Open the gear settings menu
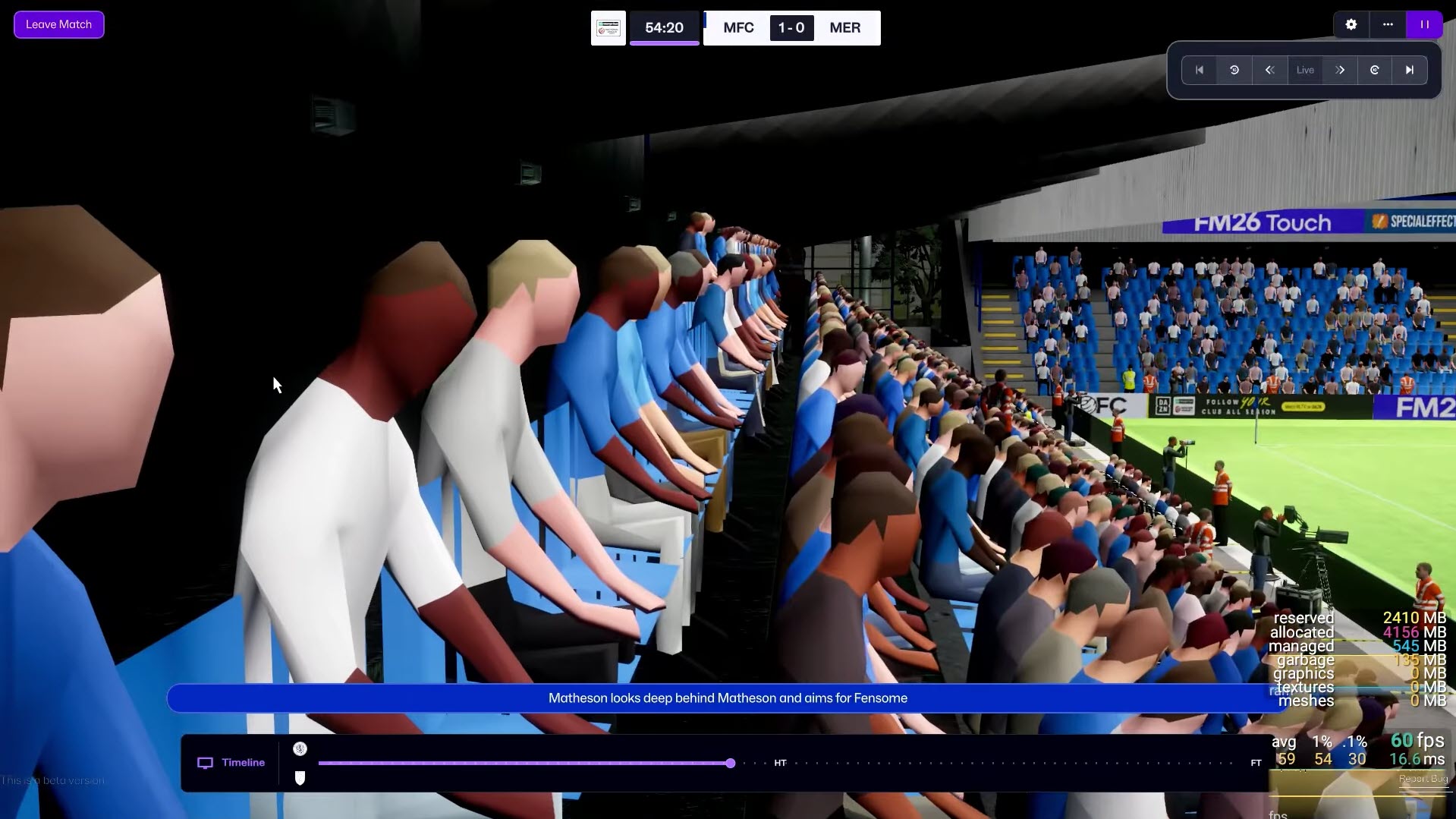 point(1351,24)
